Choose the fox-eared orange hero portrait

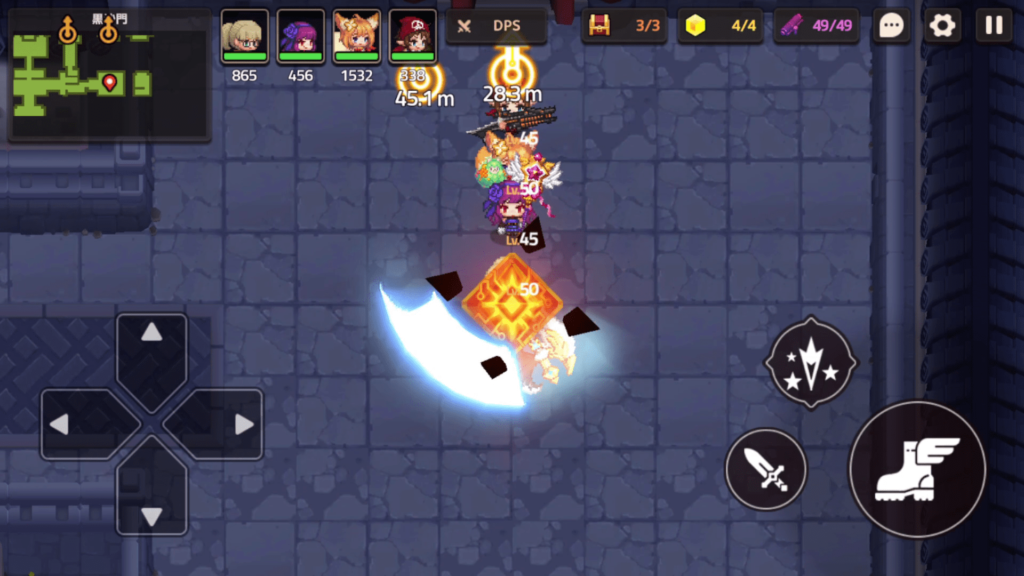[x=356, y=38]
